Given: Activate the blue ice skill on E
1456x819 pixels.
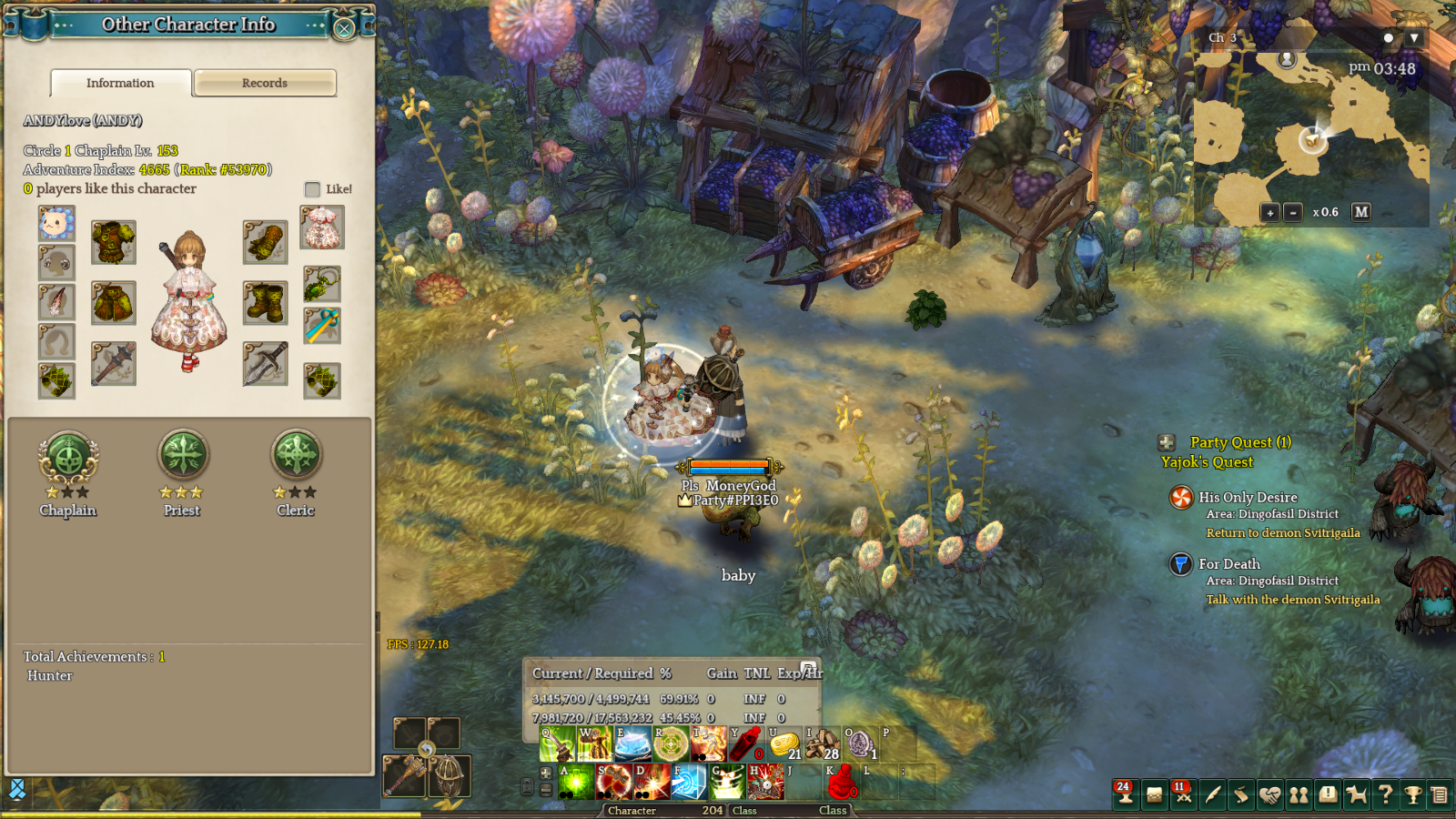Looking at the screenshot, I should (632, 744).
